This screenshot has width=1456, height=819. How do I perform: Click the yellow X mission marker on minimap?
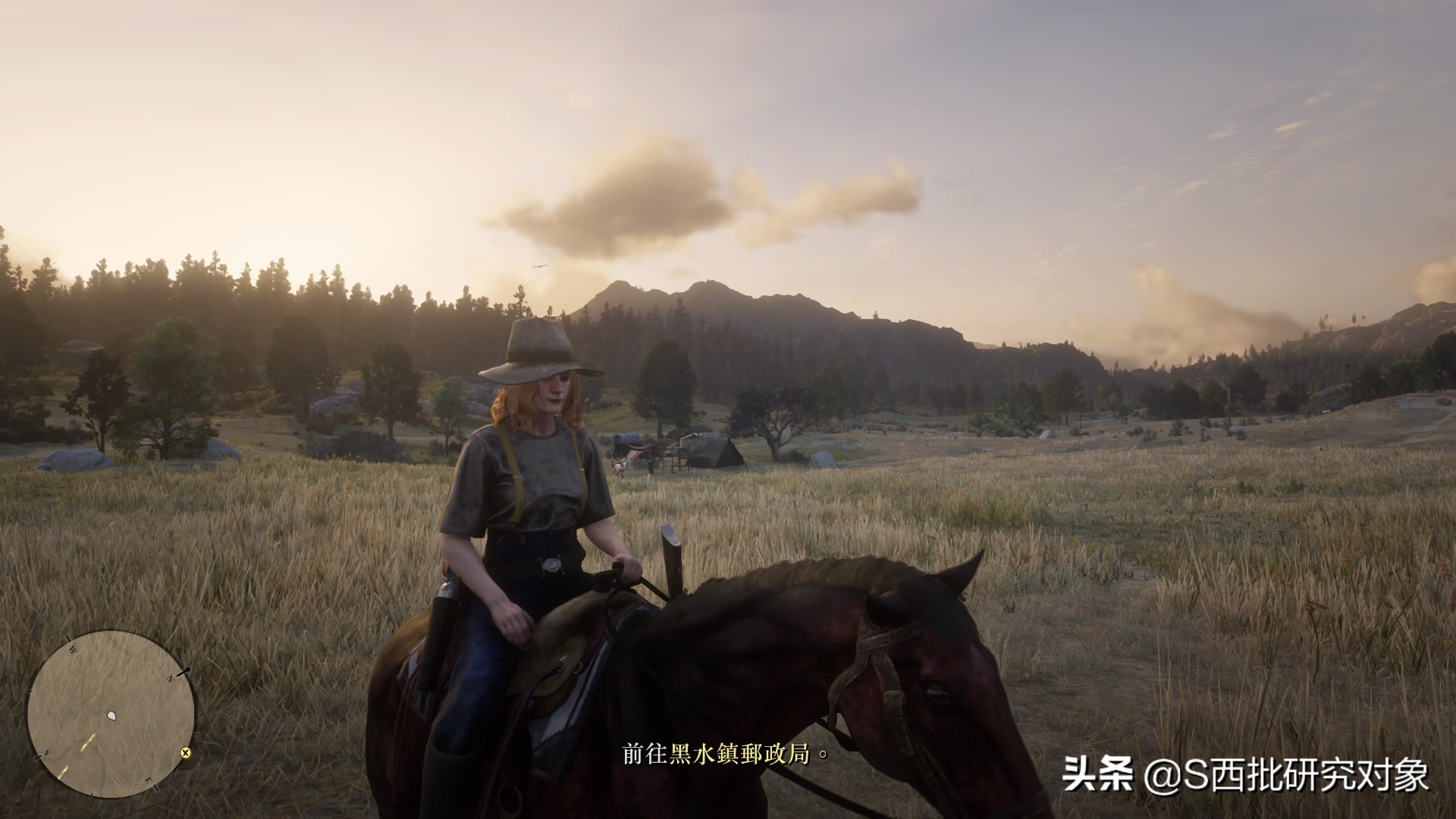(x=185, y=753)
